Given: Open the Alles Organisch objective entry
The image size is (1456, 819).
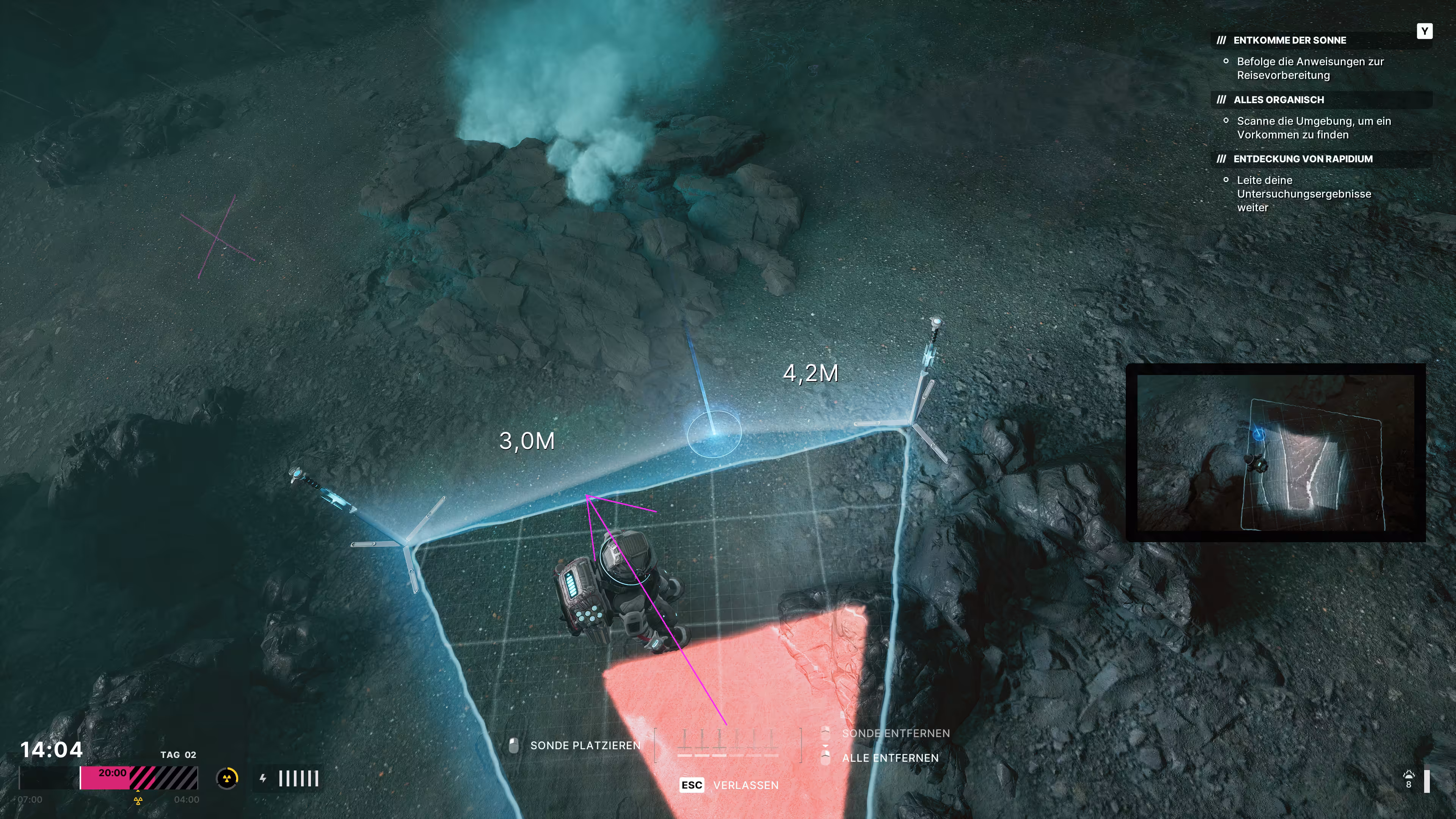Looking at the screenshot, I should pyautogui.click(x=1278, y=99).
